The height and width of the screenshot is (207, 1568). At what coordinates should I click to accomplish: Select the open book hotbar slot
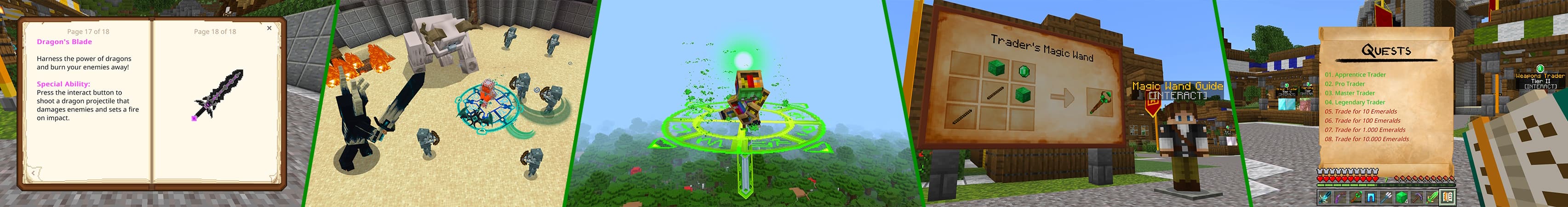tap(1448, 197)
